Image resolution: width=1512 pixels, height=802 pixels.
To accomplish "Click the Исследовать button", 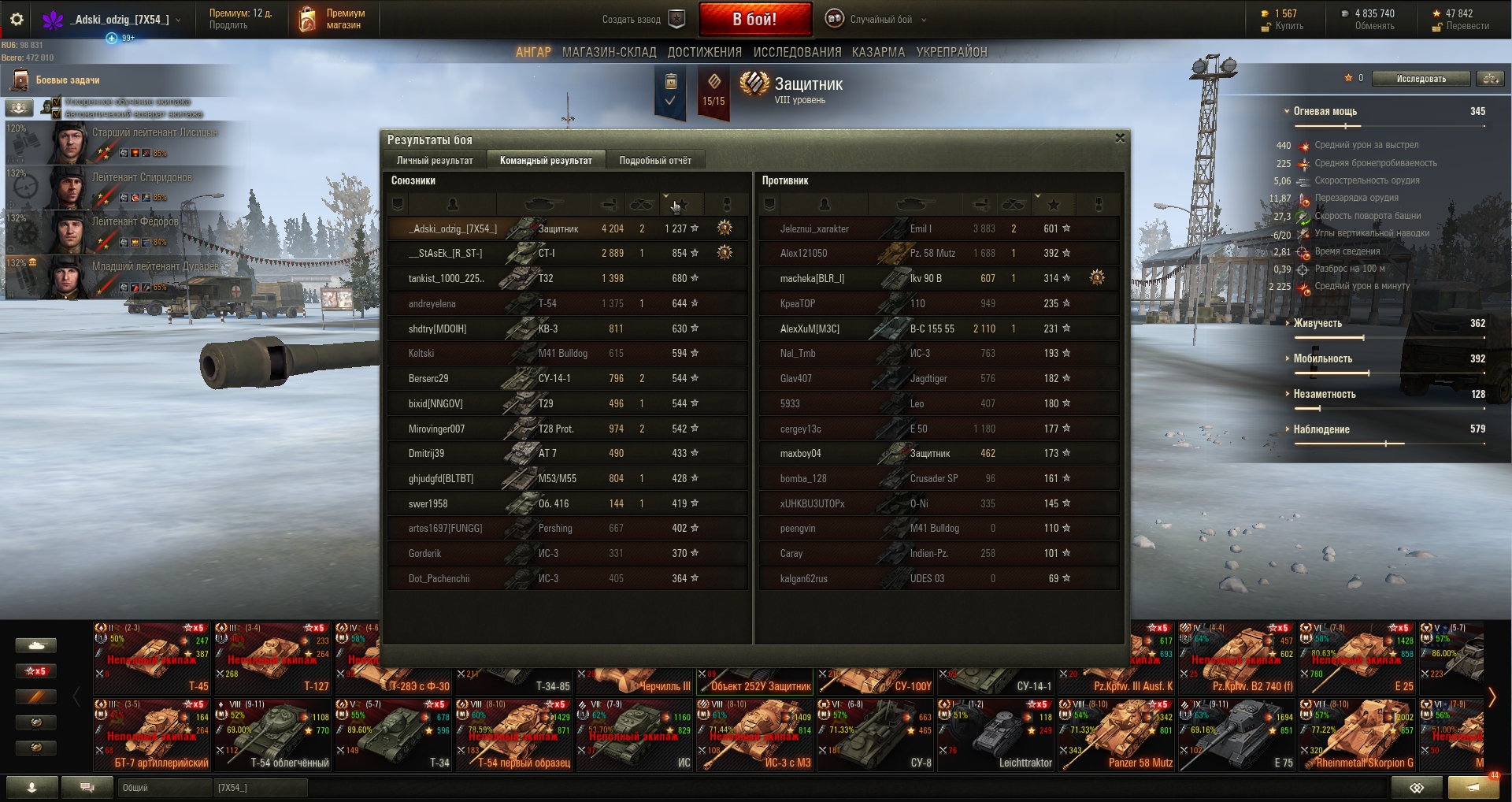I will [x=1421, y=79].
